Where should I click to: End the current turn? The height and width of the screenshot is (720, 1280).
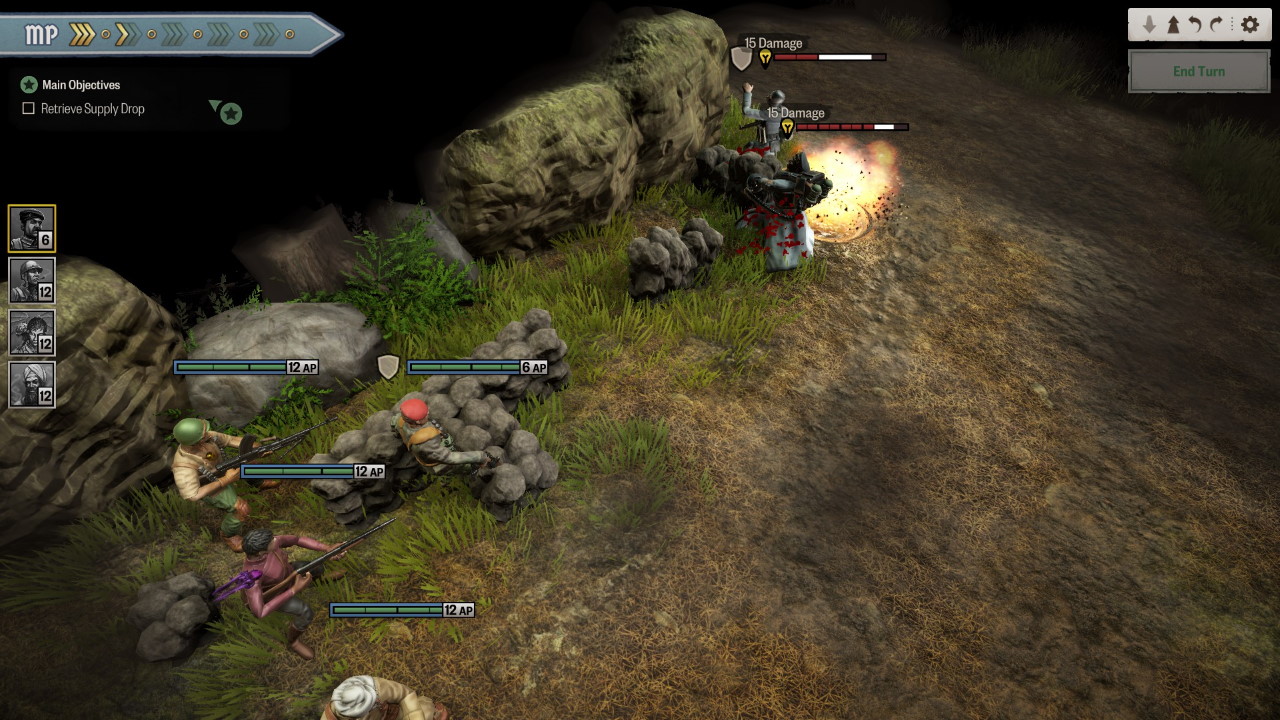pyautogui.click(x=1198, y=72)
